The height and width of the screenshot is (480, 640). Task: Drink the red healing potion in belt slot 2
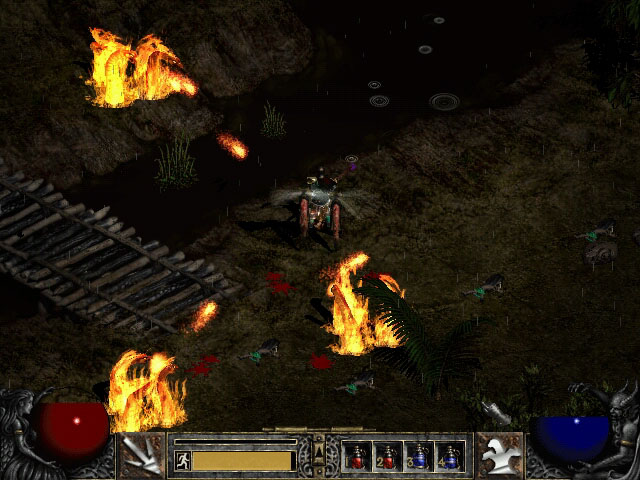(x=388, y=457)
